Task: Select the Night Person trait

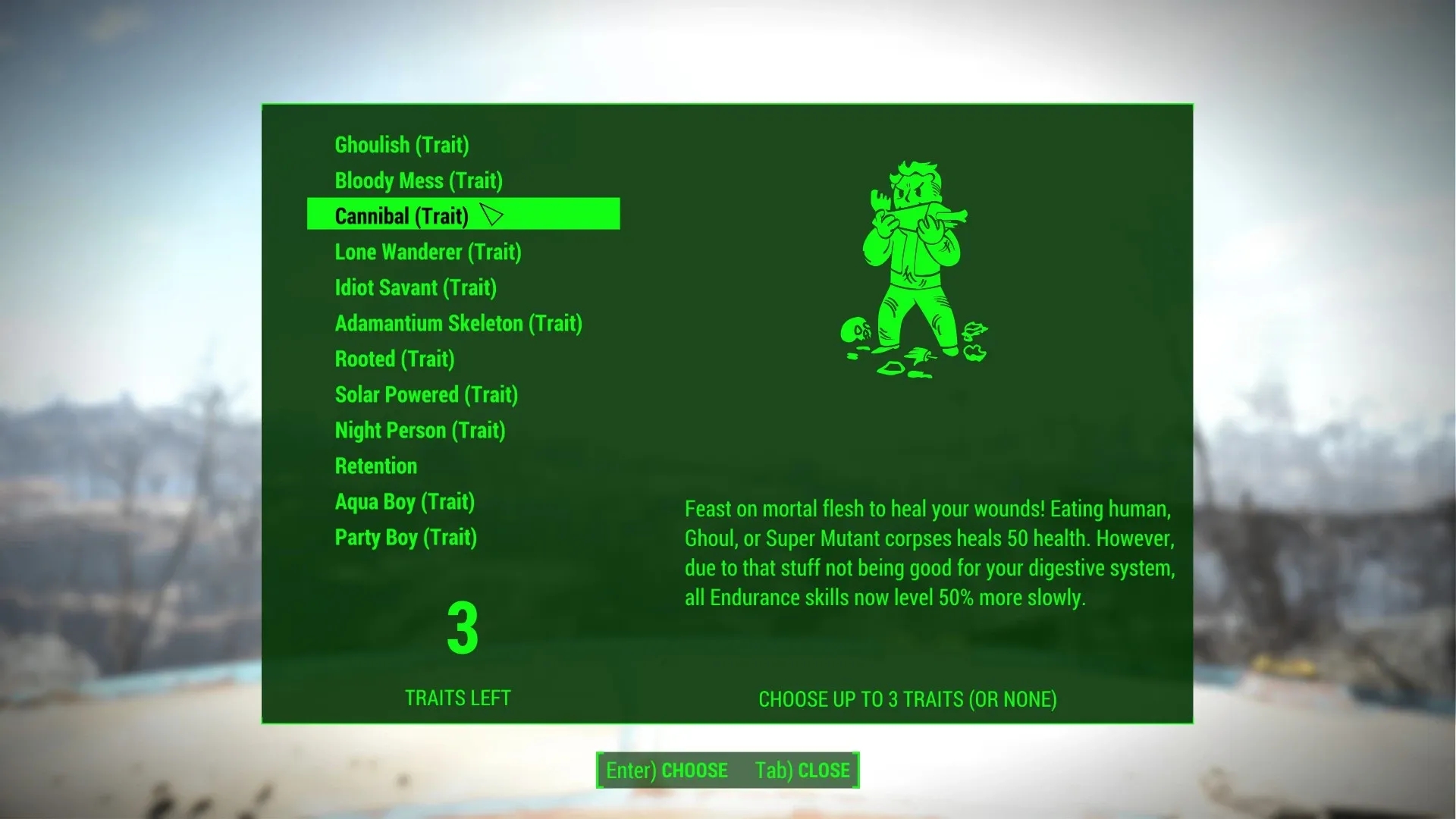Action: (x=419, y=430)
